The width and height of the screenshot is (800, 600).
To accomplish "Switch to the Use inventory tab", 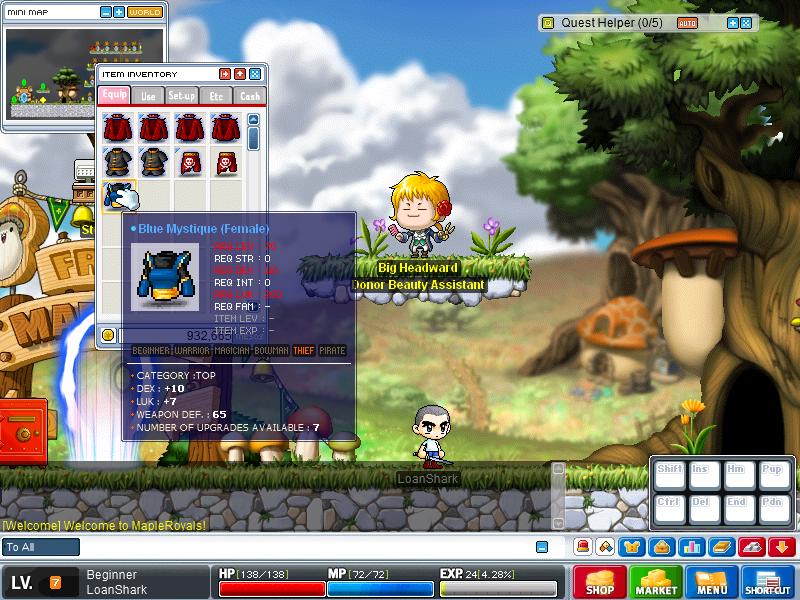I will (x=148, y=96).
